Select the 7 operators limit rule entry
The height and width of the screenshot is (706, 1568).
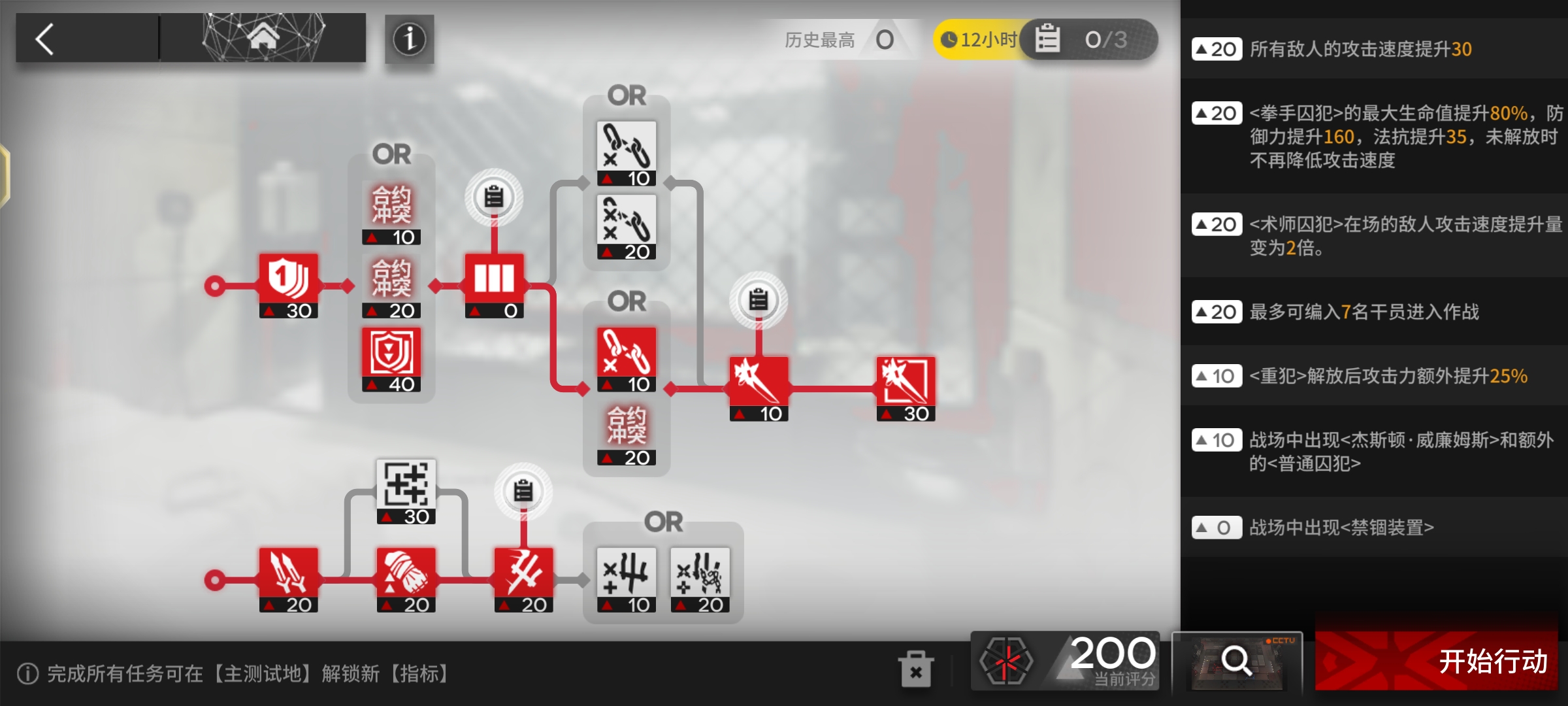[1372, 312]
